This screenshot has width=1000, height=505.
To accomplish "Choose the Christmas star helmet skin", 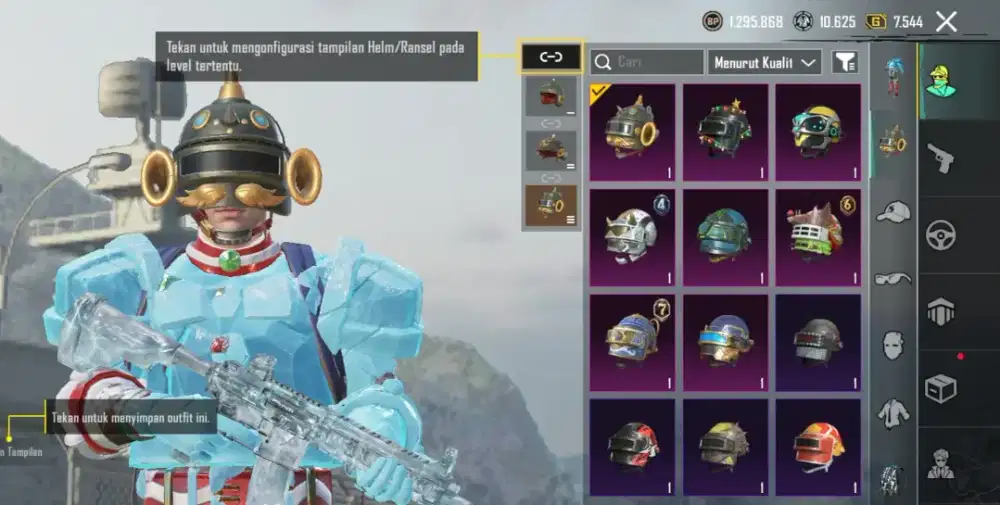I will (x=725, y=132).
